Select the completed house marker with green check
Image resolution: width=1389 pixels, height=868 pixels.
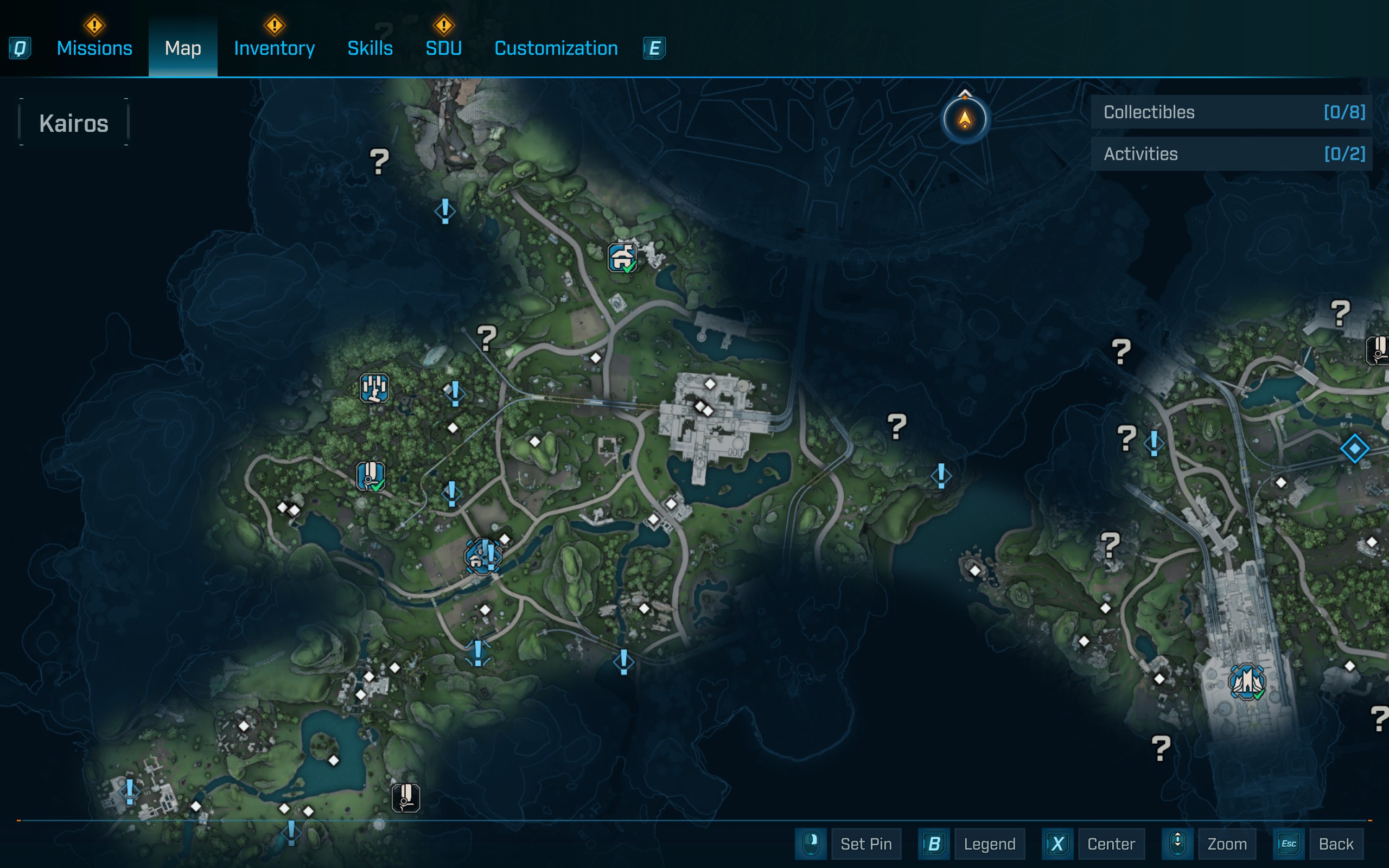click(622, 258)
